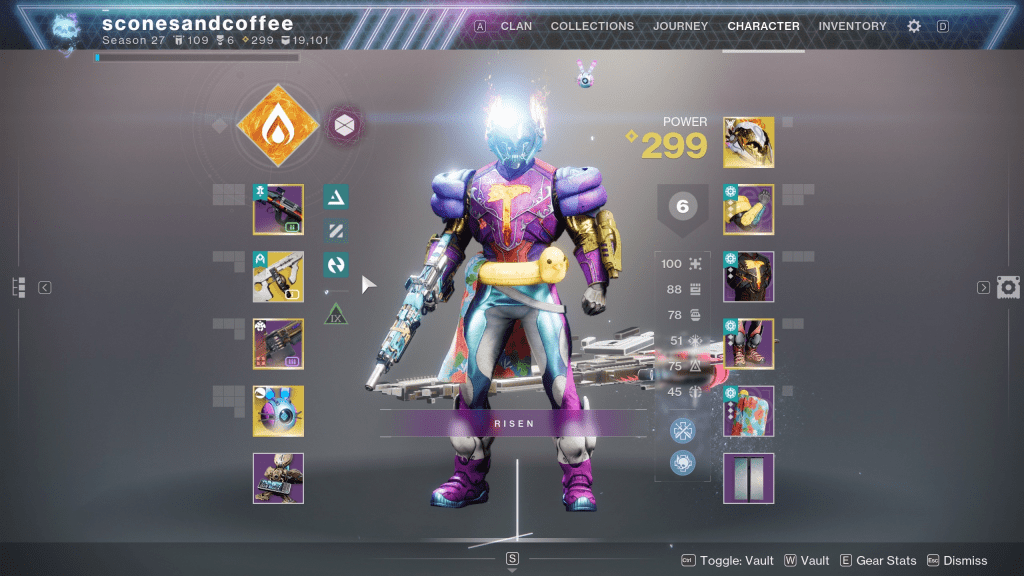Open the Solar subclass diamond
The image size is (1024, 576).
pyautogui.click(x=277, y=126)
